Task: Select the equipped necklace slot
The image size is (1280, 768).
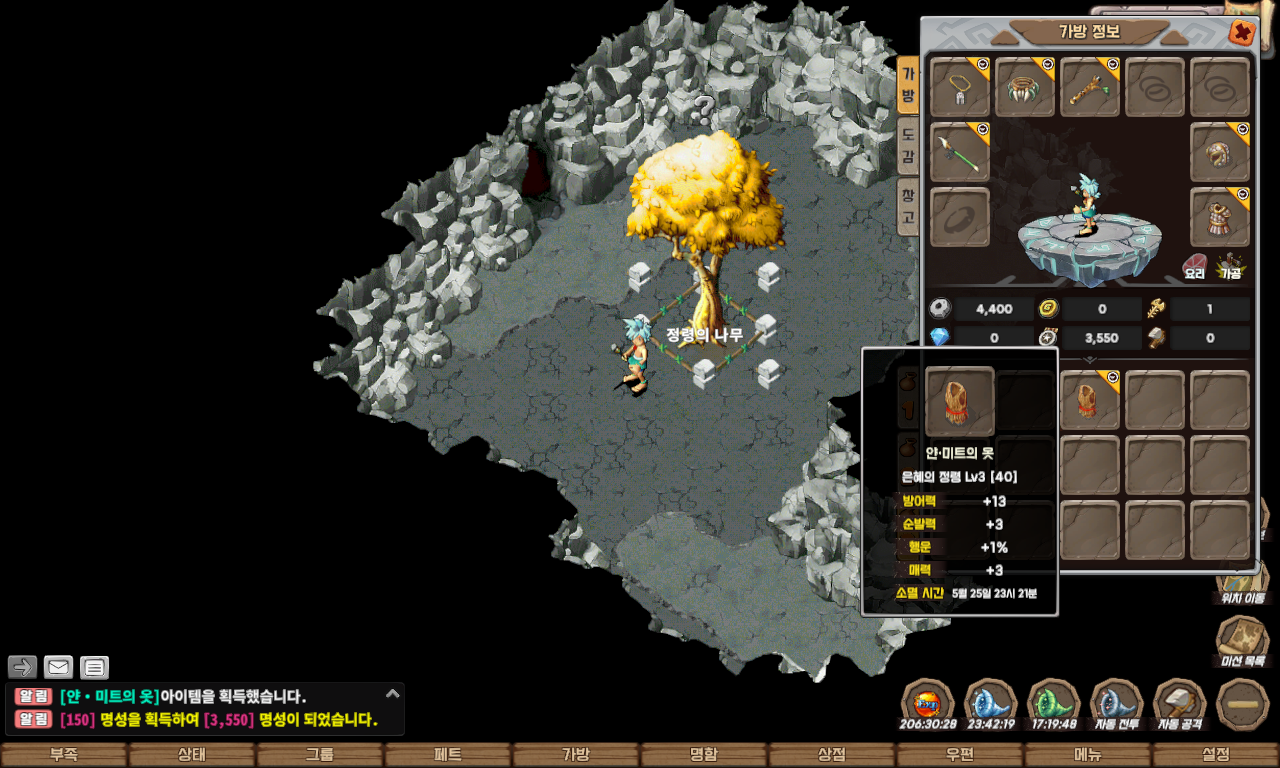Action: tap(960, 87)
